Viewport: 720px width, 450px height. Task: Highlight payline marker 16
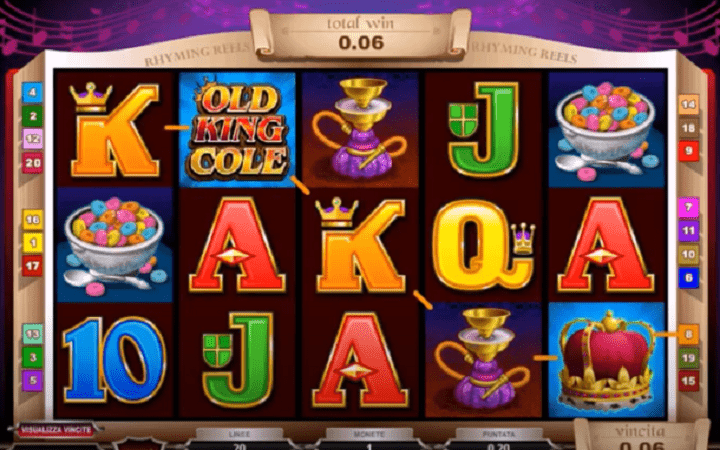click(33, 219)
